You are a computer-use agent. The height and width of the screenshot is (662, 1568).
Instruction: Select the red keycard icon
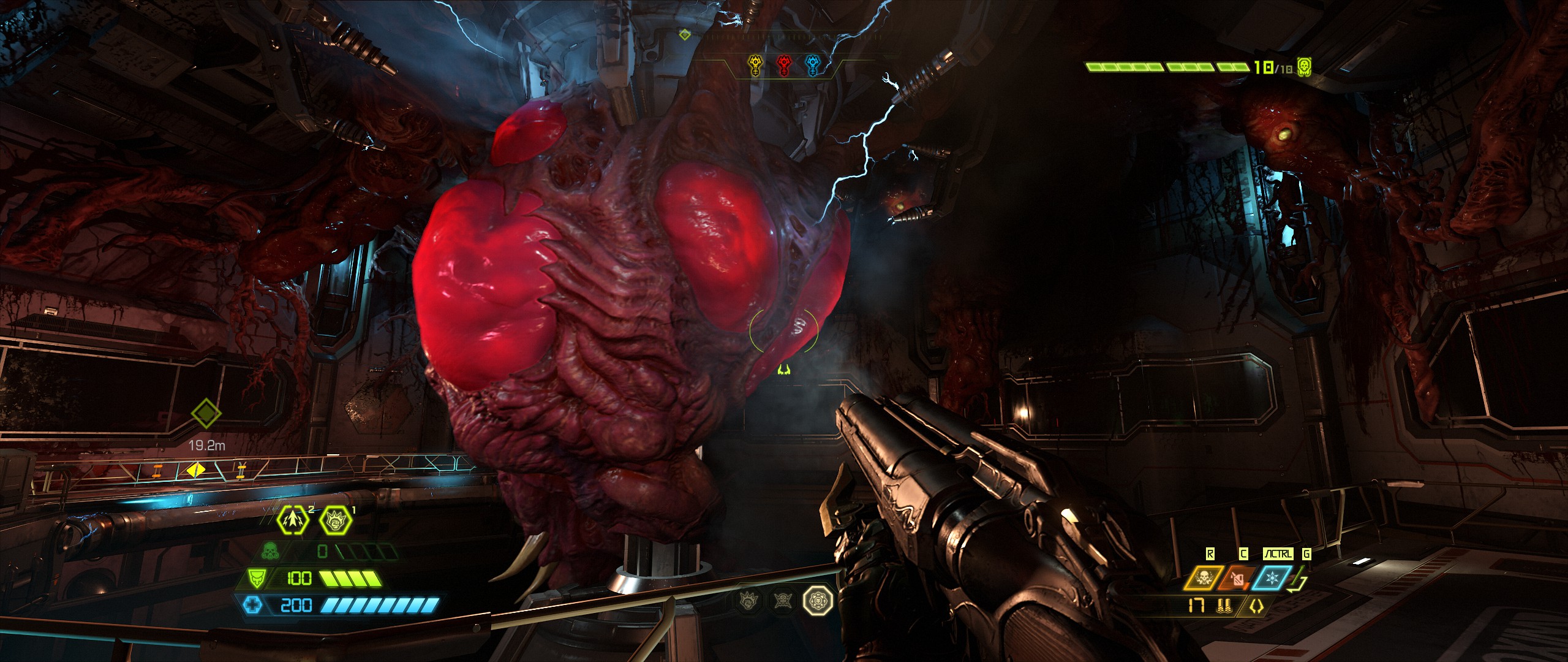(785, 65)
